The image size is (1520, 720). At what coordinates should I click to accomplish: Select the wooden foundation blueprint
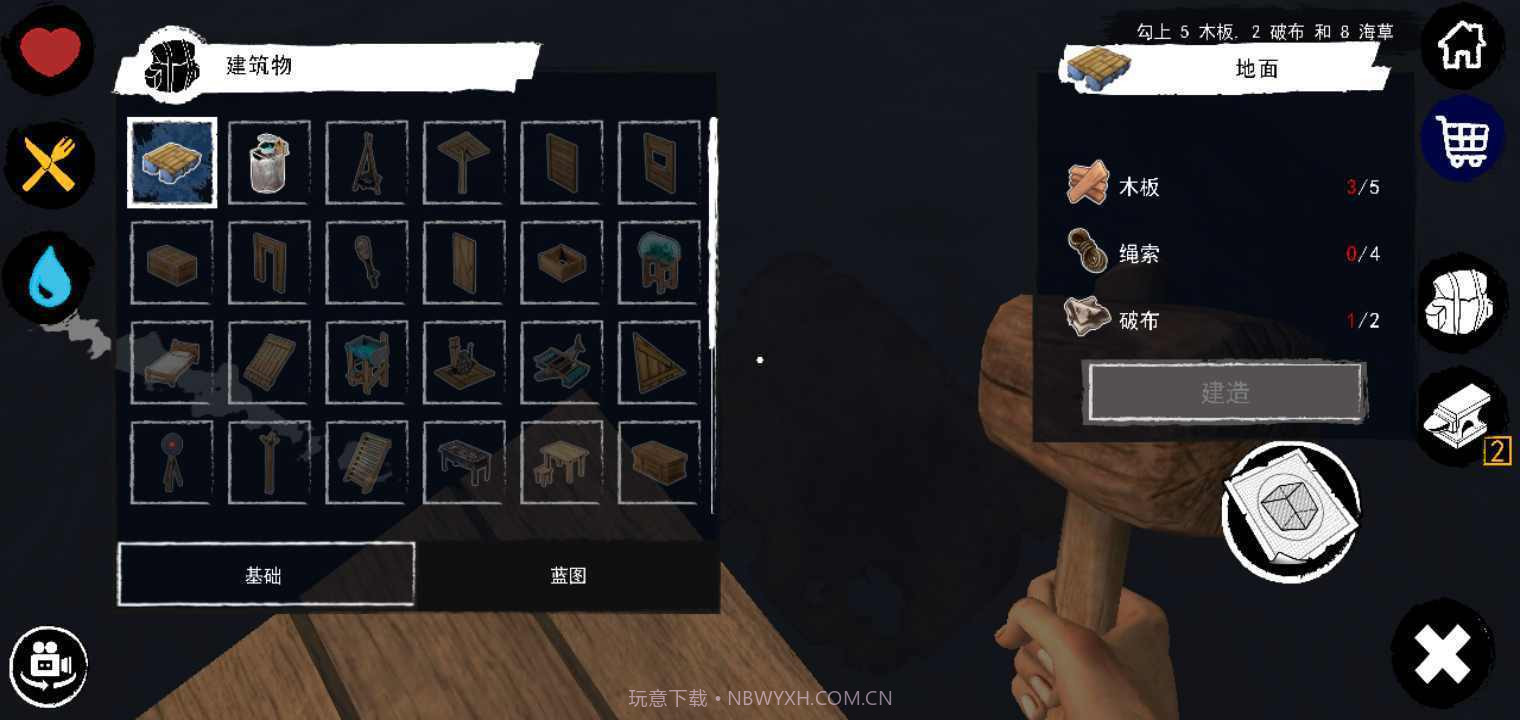171,163
